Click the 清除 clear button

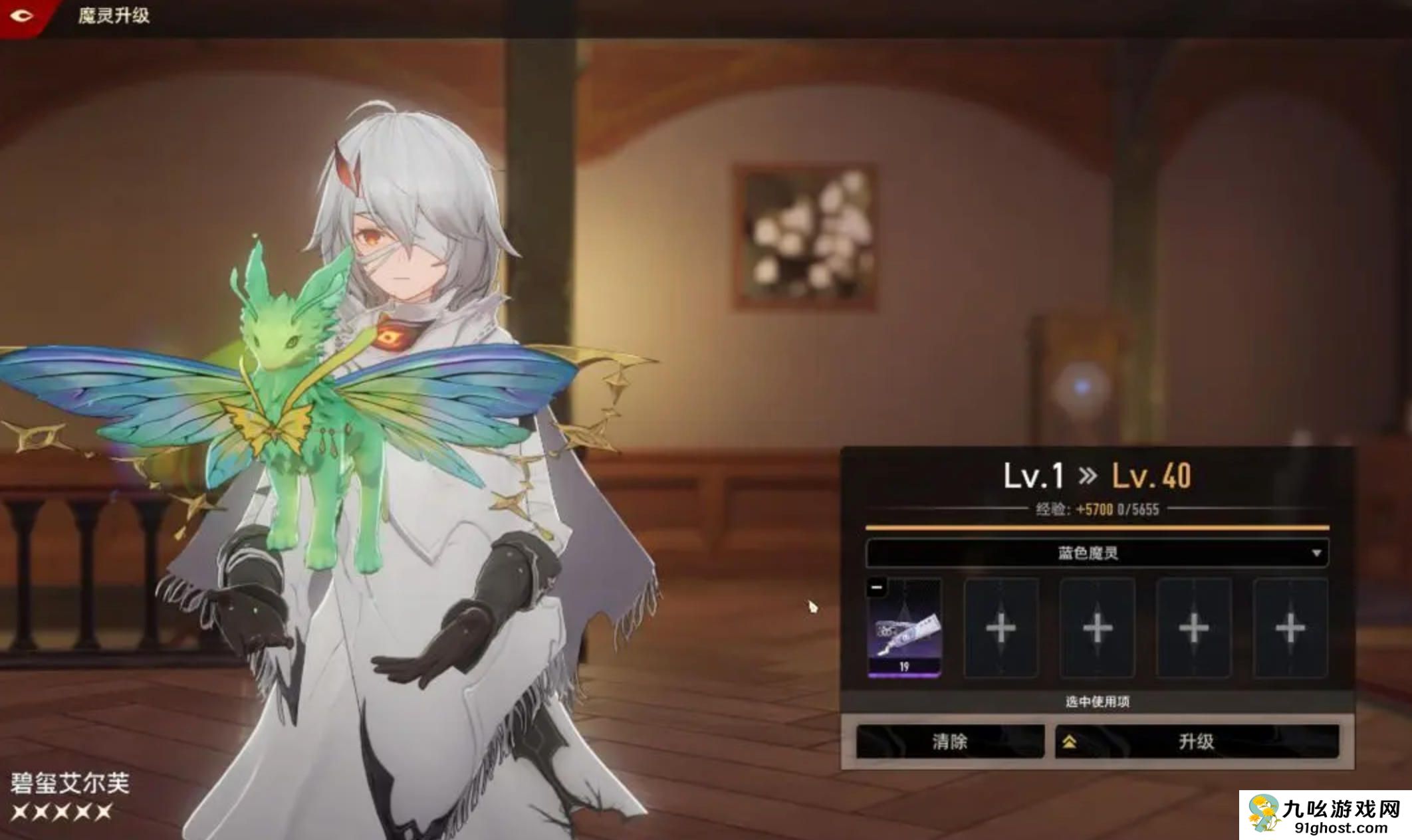(x=949, y=741)
